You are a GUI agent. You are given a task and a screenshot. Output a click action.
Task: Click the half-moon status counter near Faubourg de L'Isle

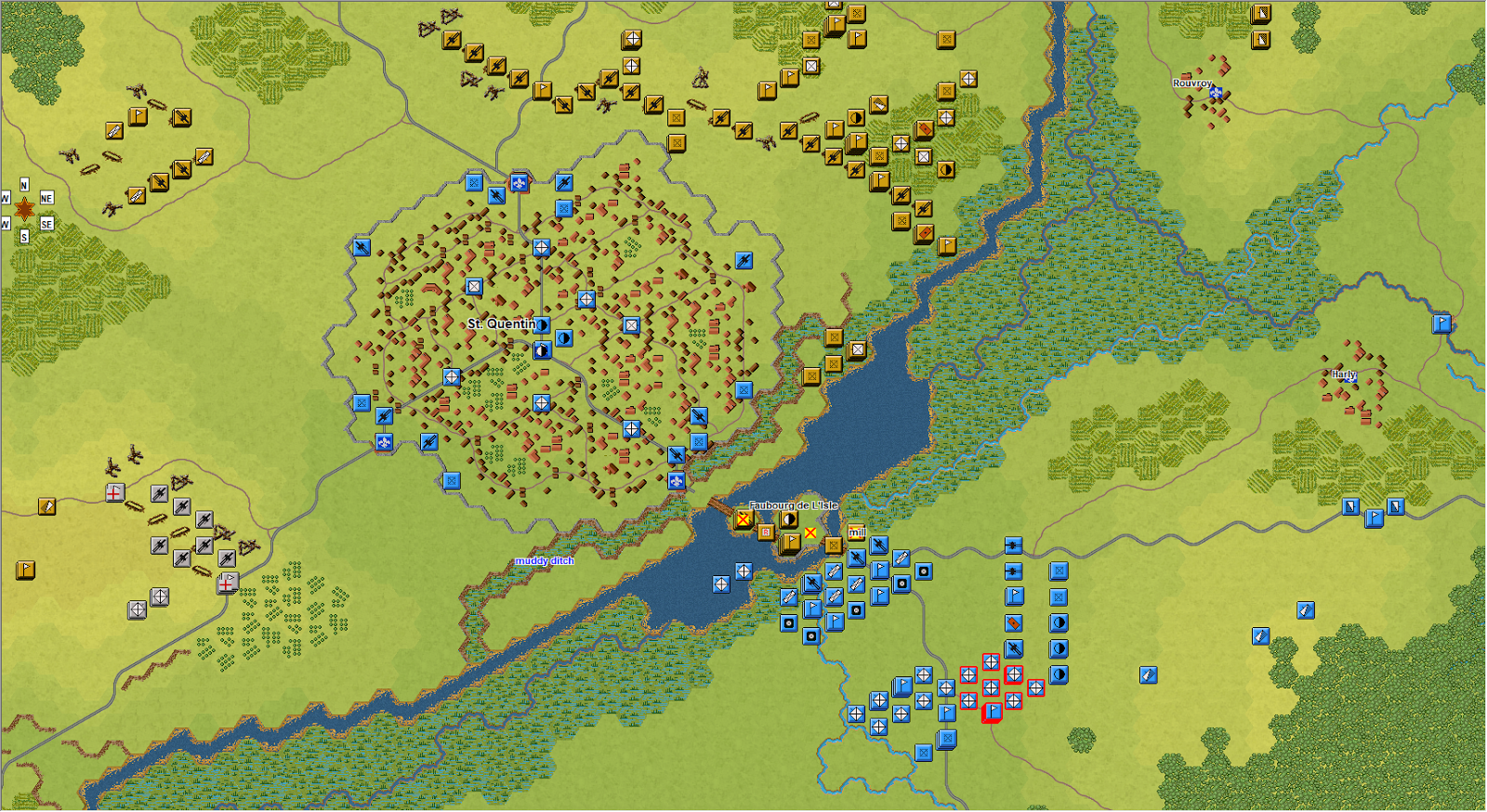787,517
